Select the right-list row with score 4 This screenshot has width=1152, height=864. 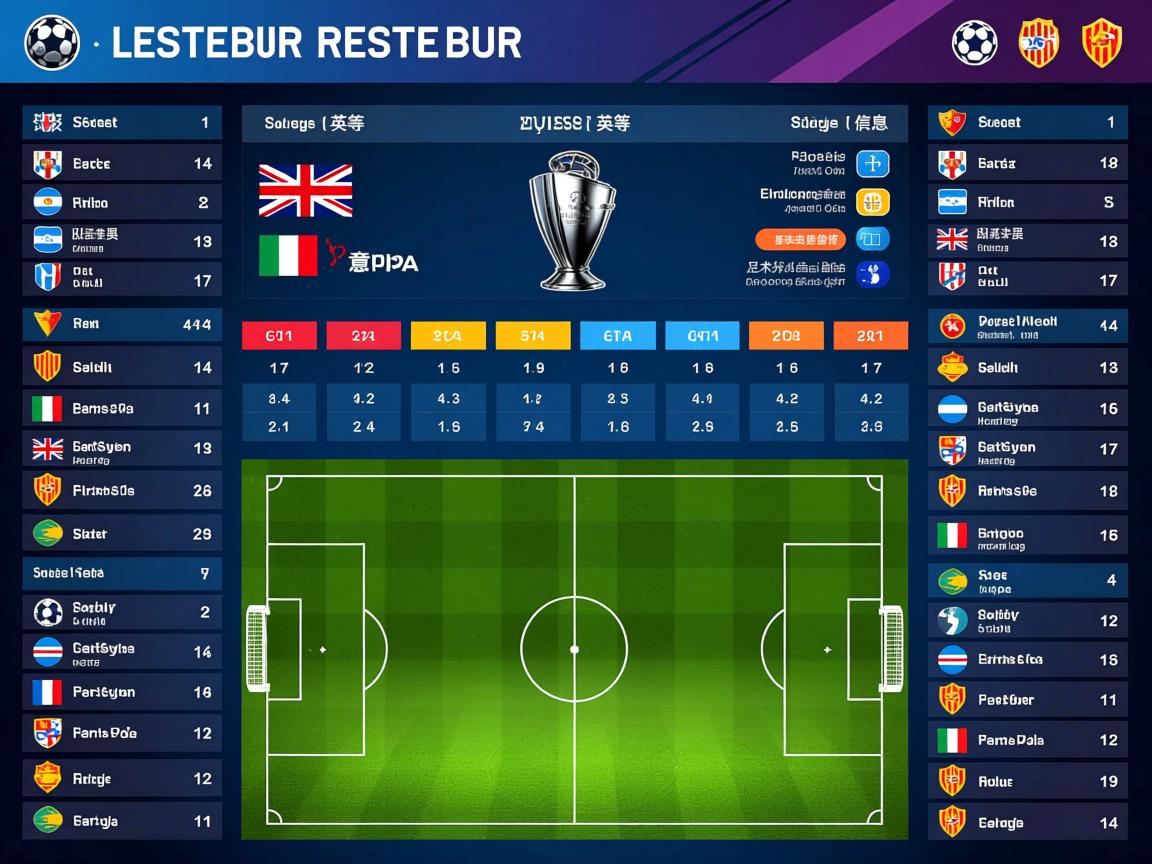[x=1027, y=580]
